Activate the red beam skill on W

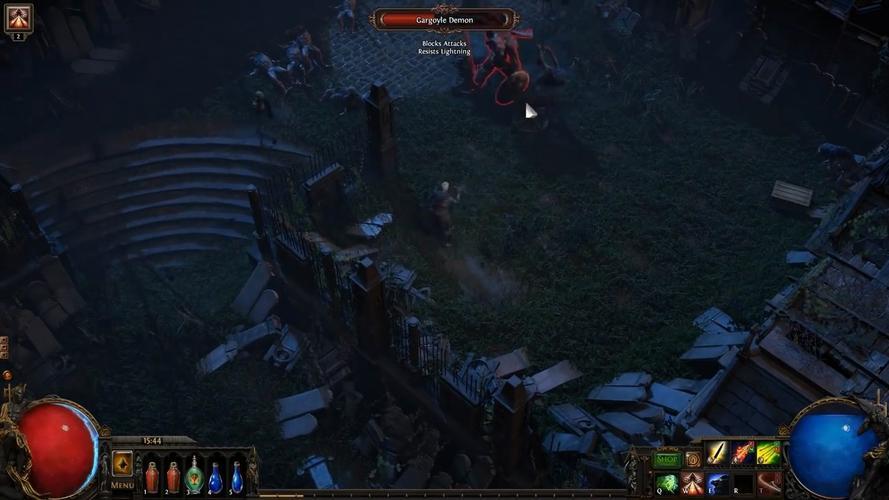tap(692, 484)
